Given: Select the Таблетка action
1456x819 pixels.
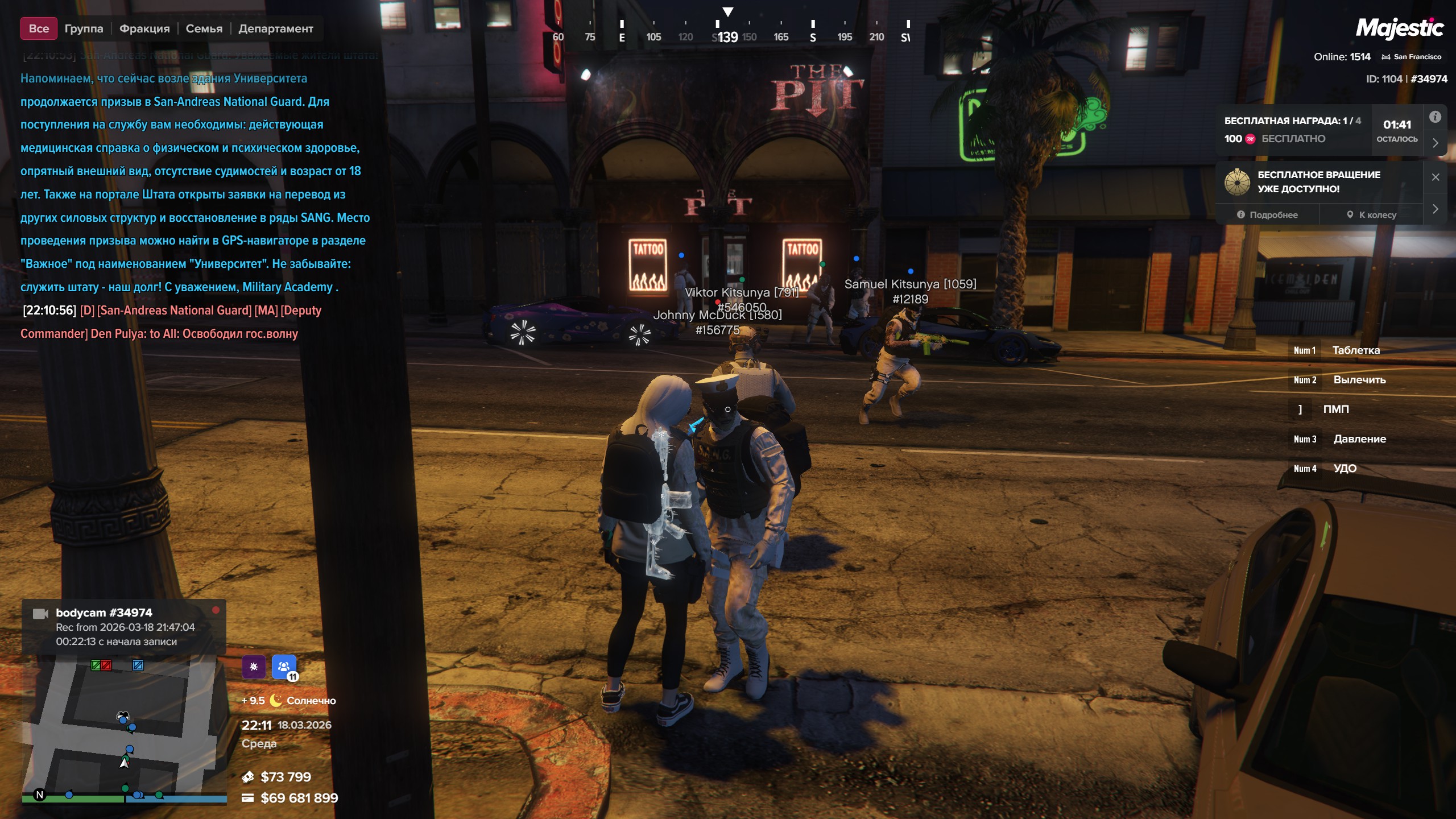Looking at the screenshot, I should (x=1355, y=350).
